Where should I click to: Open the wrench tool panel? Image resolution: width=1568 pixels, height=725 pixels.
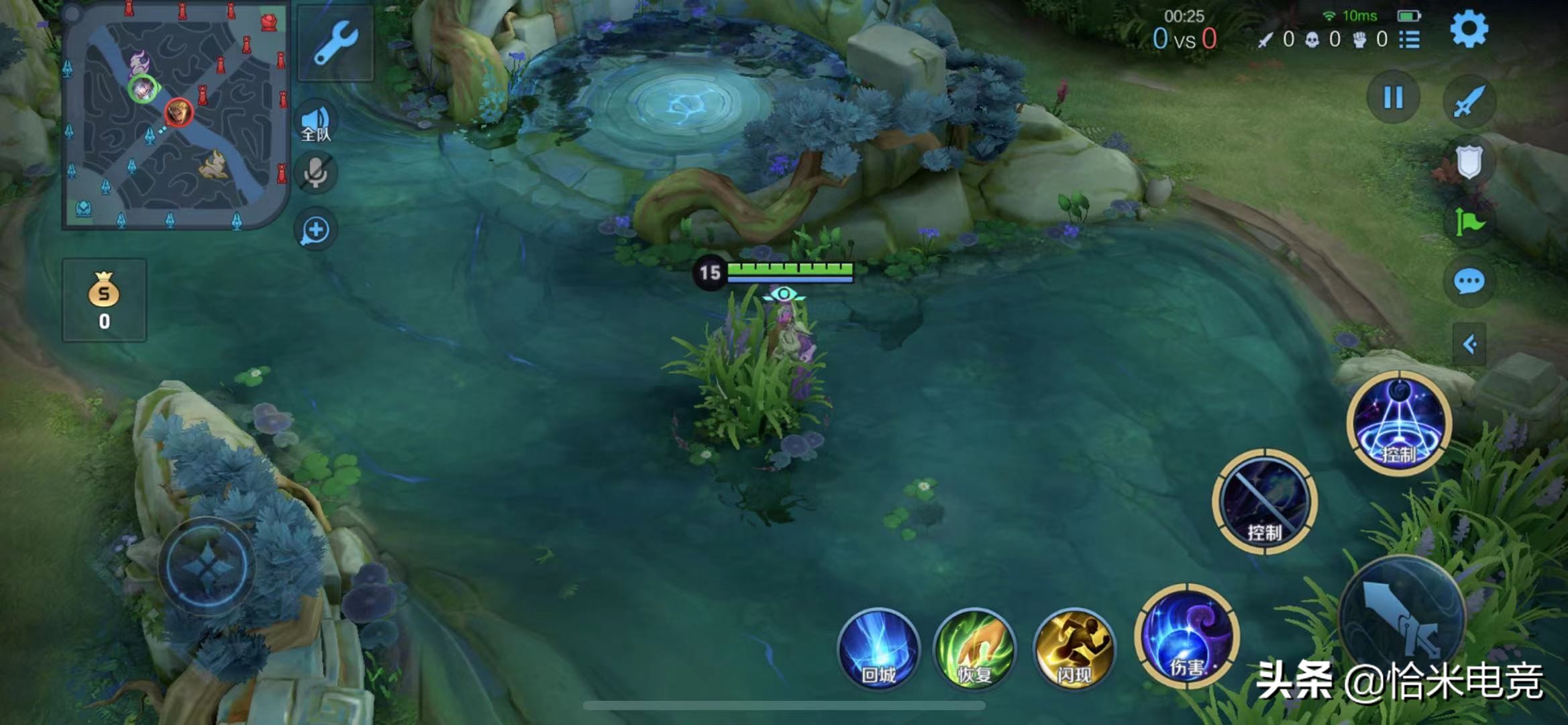pos(335,43)
